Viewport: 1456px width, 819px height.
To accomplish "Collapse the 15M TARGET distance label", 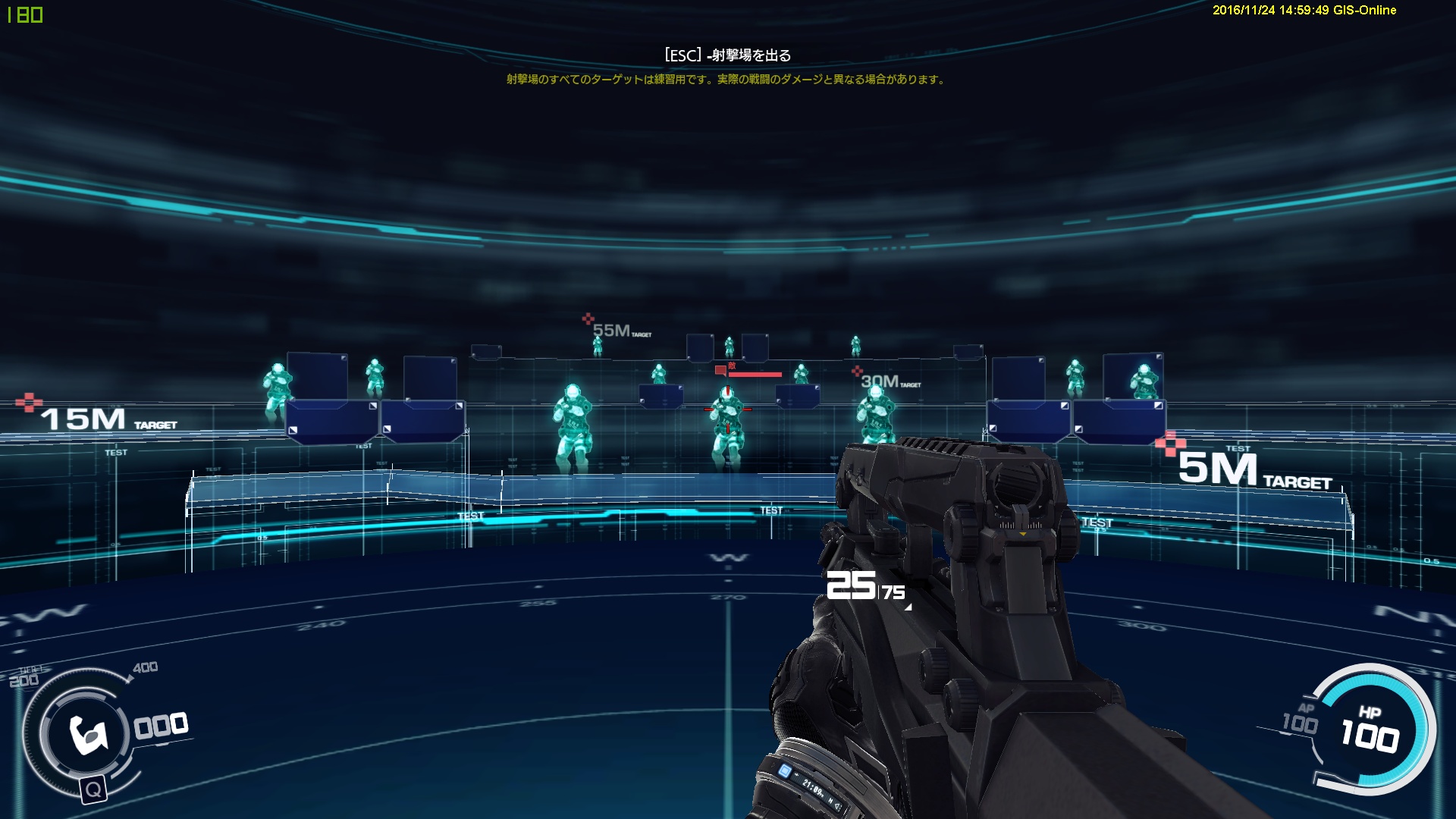I will (83, 418).
